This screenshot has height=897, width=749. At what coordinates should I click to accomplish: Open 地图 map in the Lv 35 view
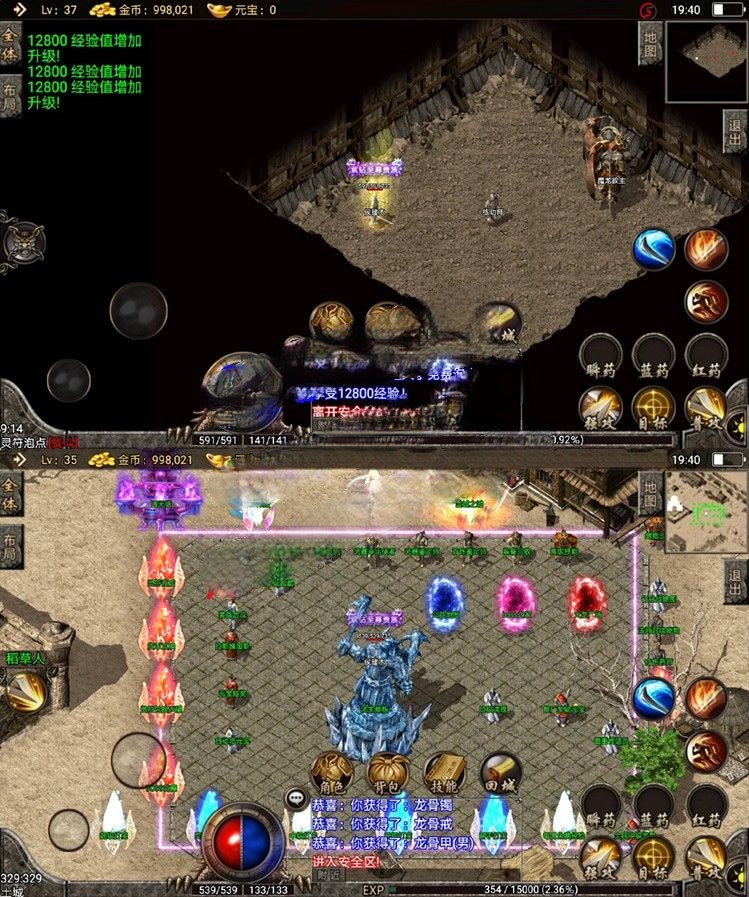pyautogui.click(x=651, y=494)
